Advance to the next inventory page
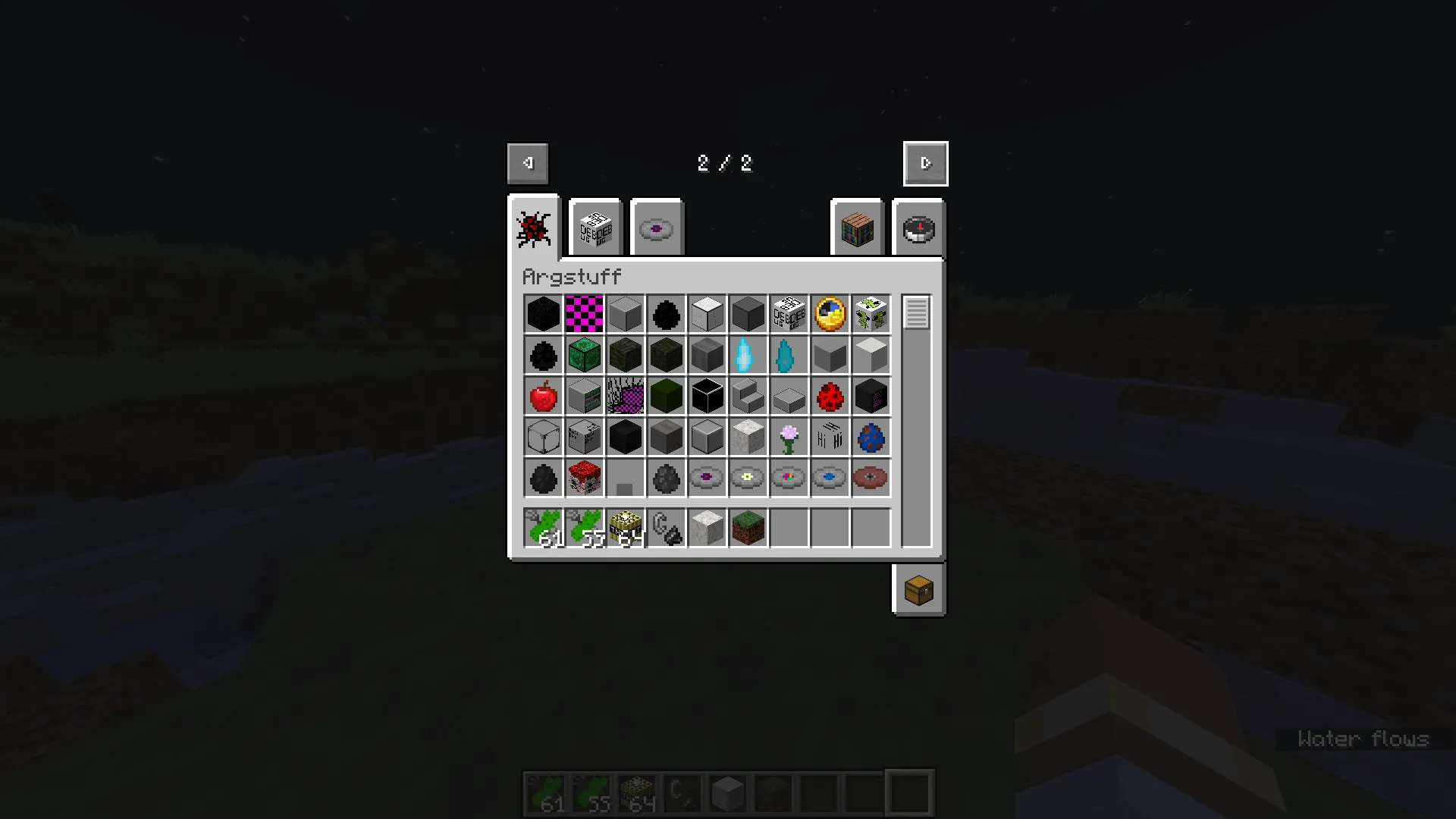1456x819 pixels. point(925,163)
